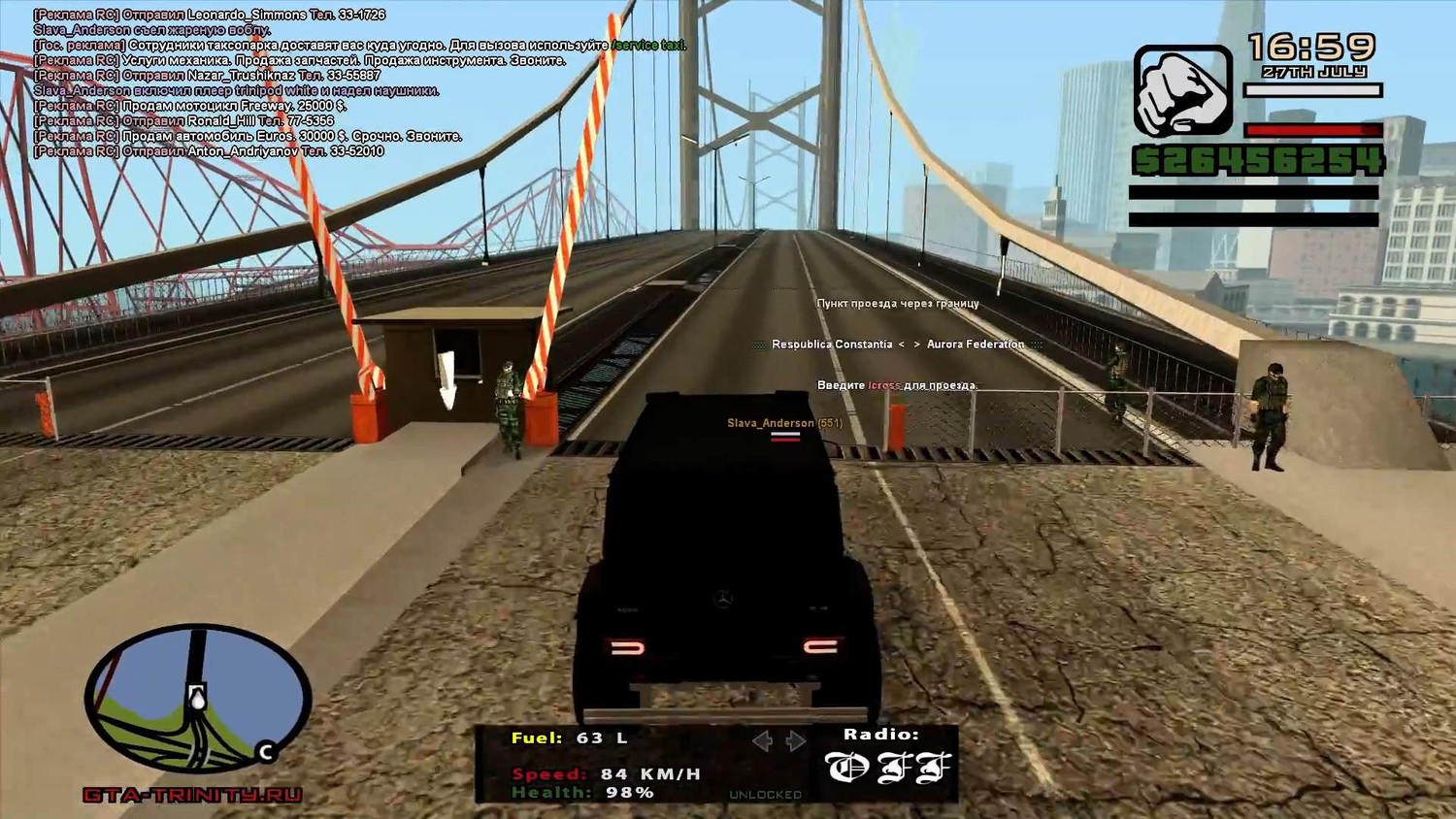
Task: Select the Freeway motorcycle ad chat line
Action: tap(190, 106)
